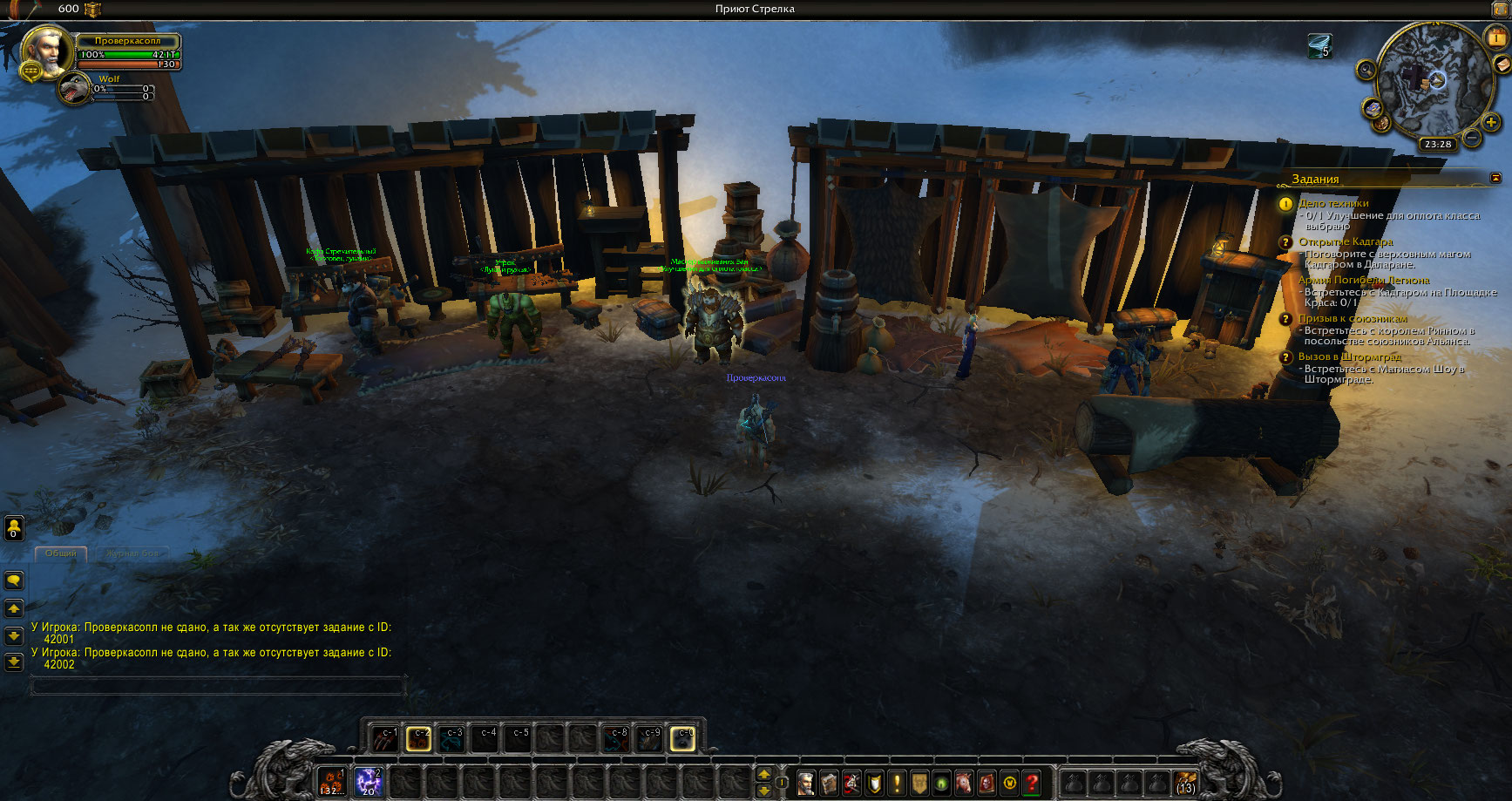Open the red question mark help button
Image resolution: width=1512 pixels, height=801 pixels.
pyautogui.click(x=1033, y=783)
